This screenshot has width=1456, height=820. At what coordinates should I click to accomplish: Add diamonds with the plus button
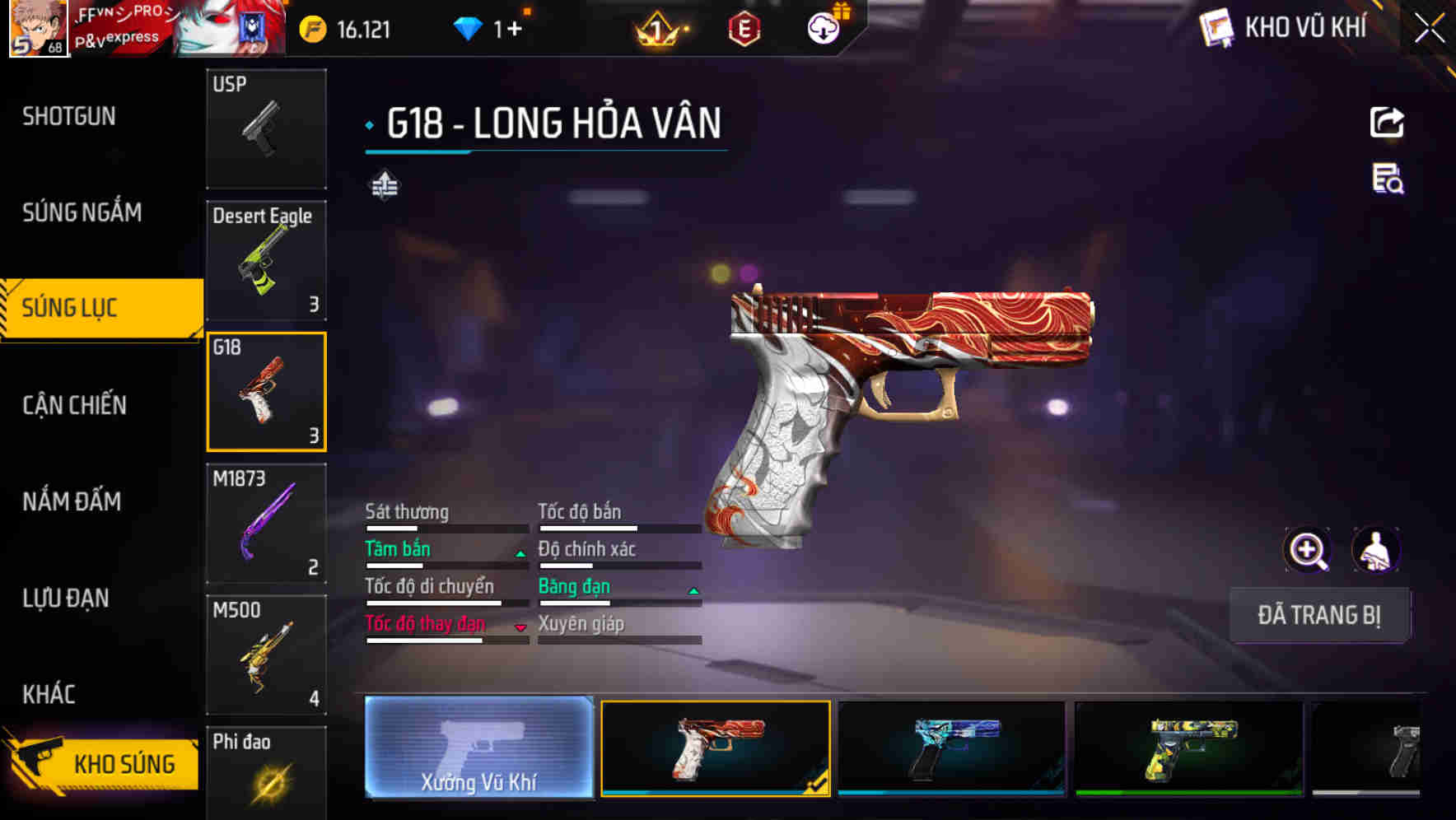click(x=515, y=30)
